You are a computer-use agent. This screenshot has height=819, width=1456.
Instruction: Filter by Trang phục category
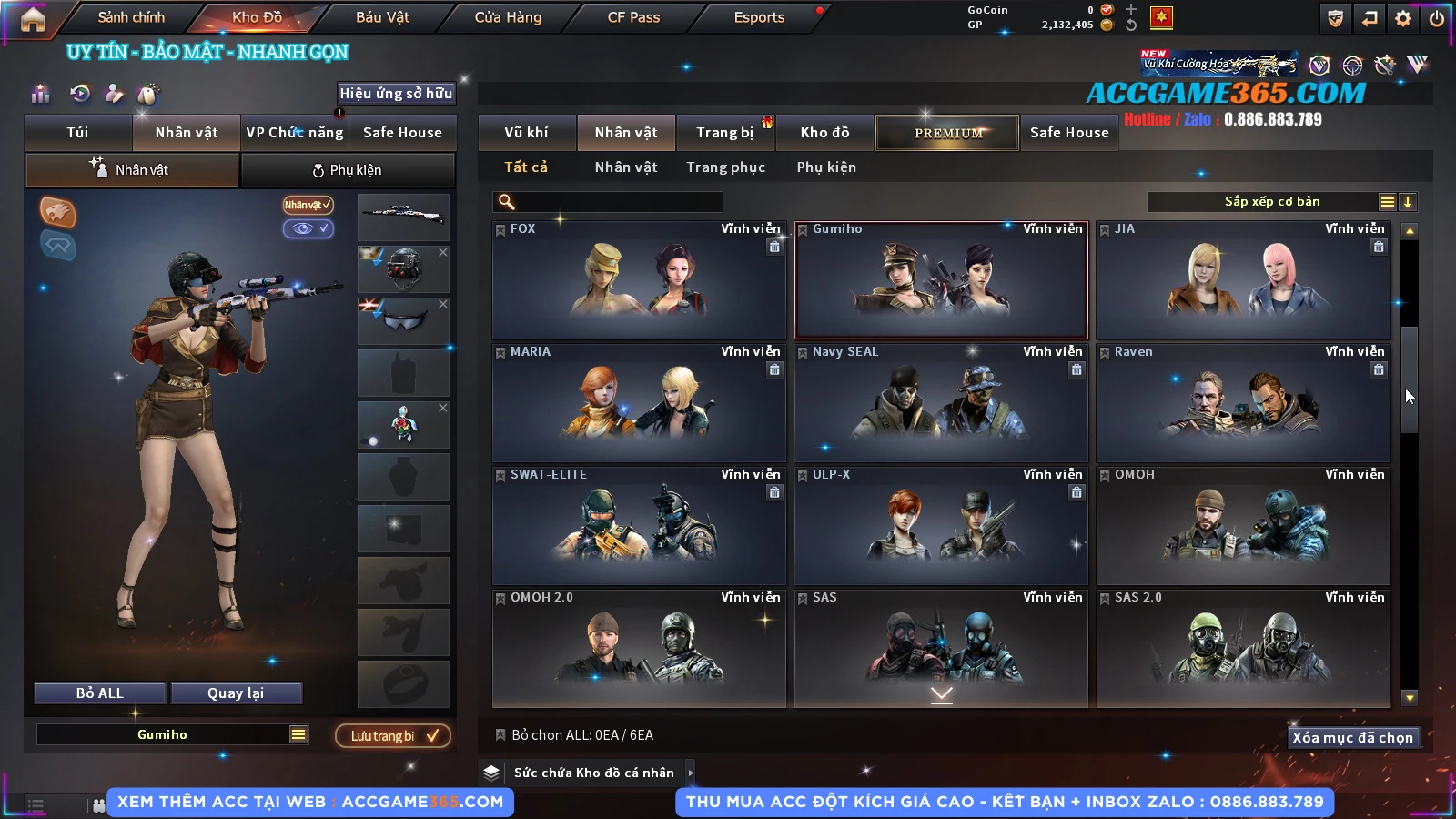[725, 167]
